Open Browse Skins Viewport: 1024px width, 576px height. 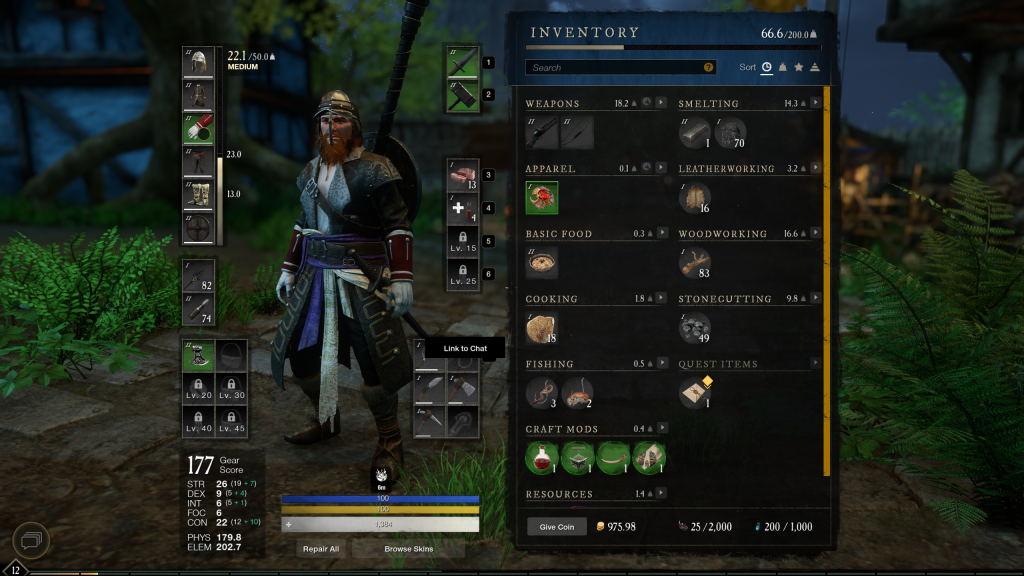[408, 549]
